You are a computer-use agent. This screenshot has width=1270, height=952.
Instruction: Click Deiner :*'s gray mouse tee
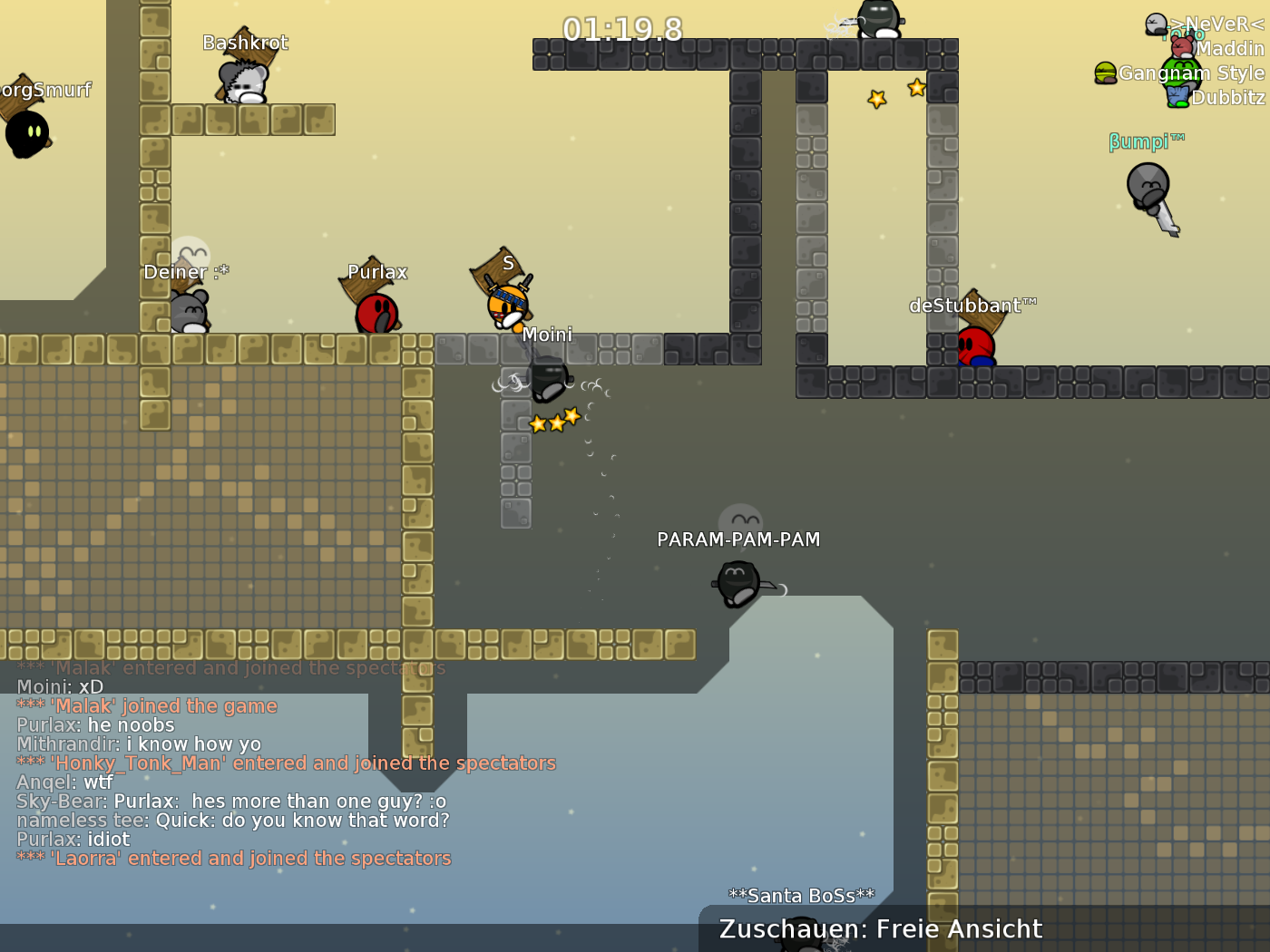188,313
